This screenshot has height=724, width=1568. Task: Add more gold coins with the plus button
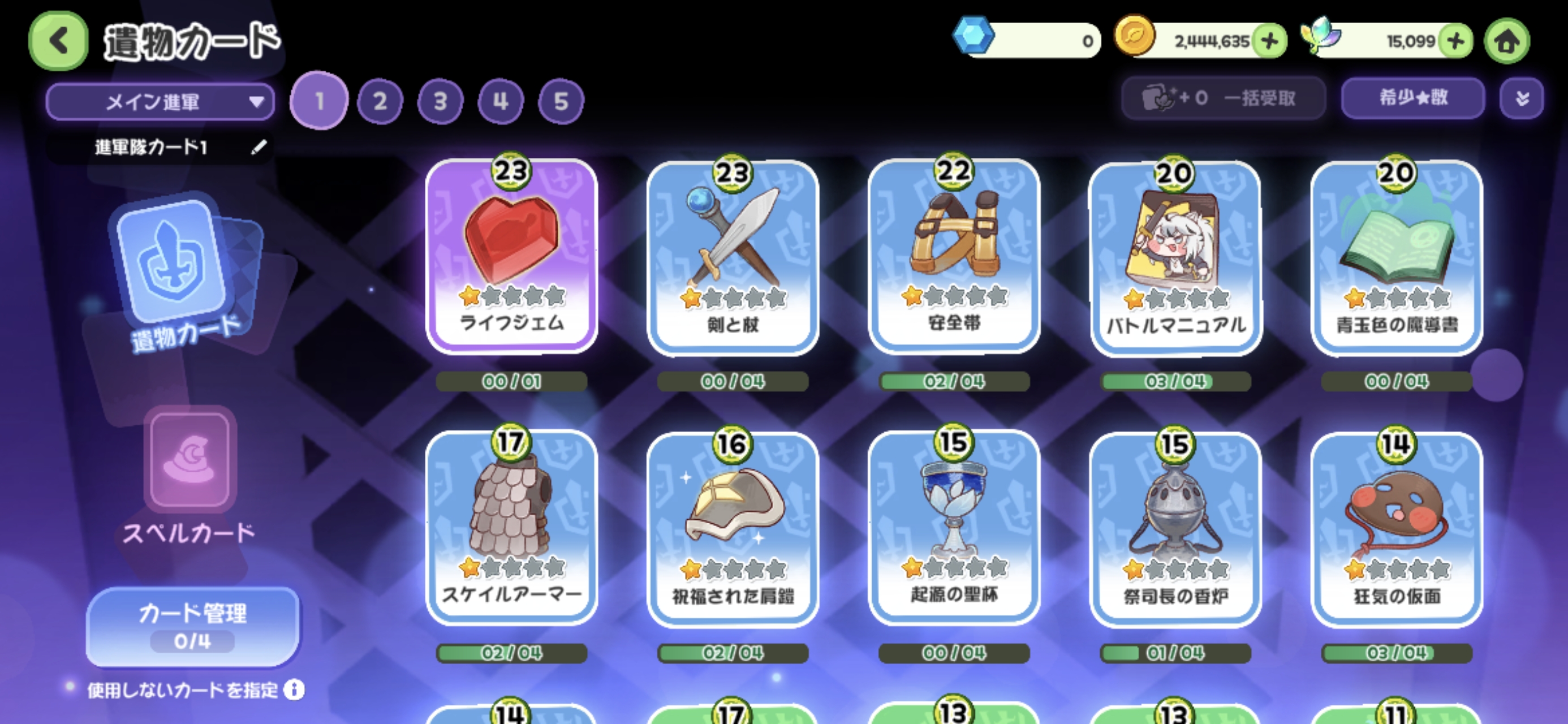coord(1270,41)
